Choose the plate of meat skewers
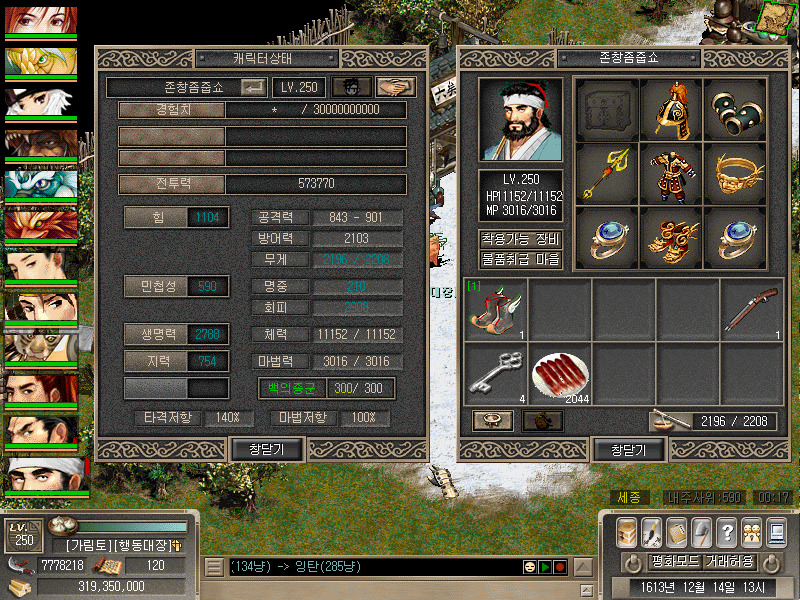 coord(559,373)
